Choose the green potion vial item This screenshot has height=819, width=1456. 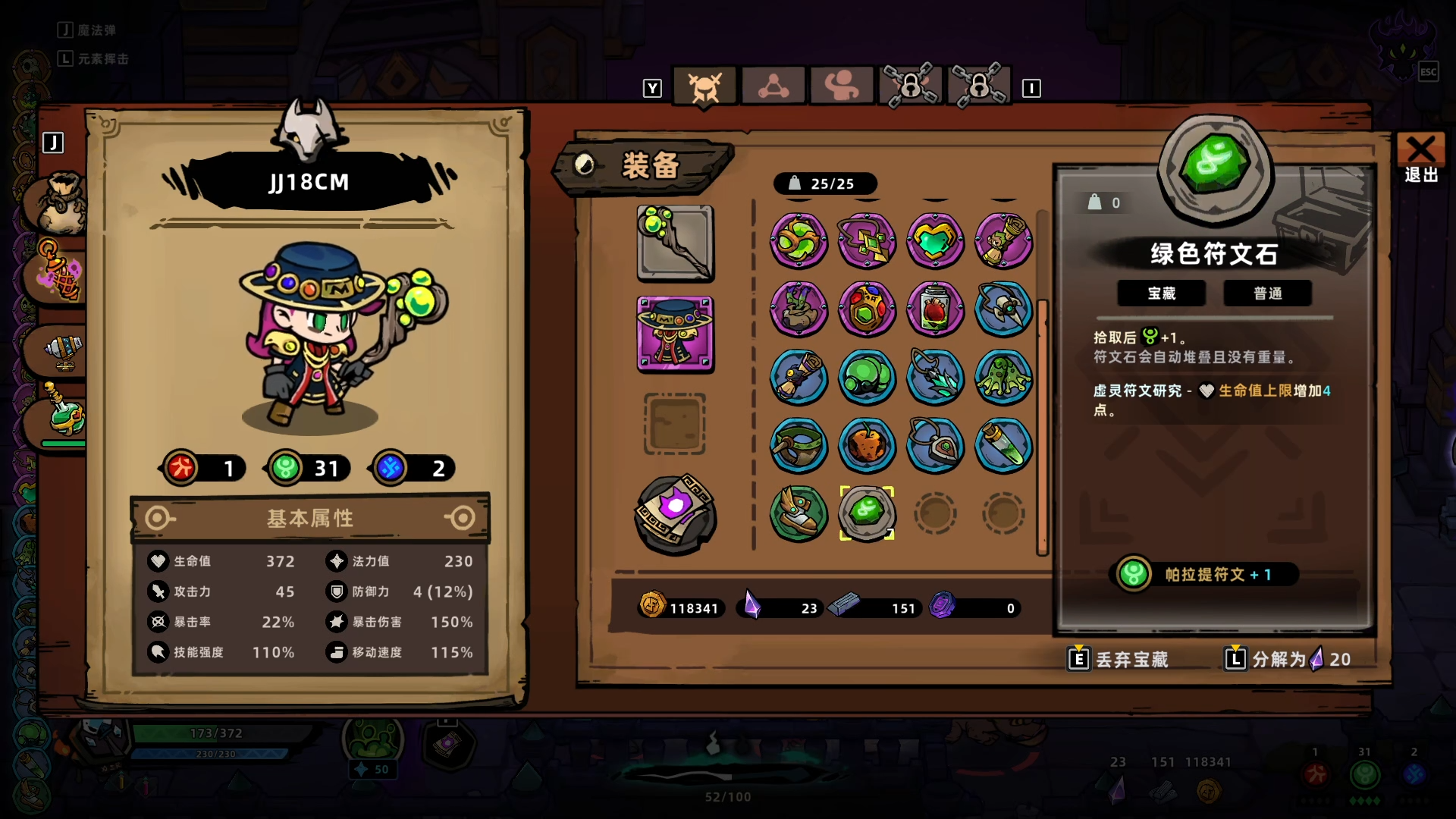[x=1003, y=446]
